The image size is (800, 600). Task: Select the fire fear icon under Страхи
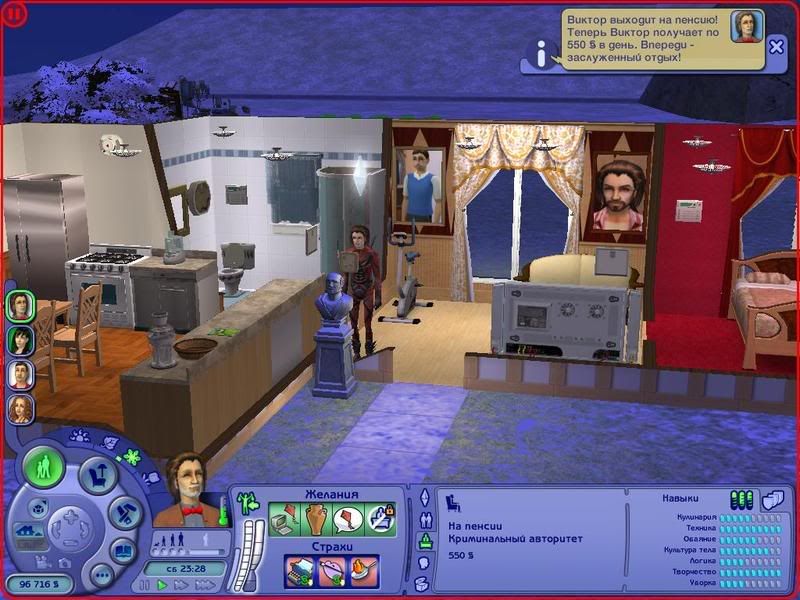[x=364, y=569]
